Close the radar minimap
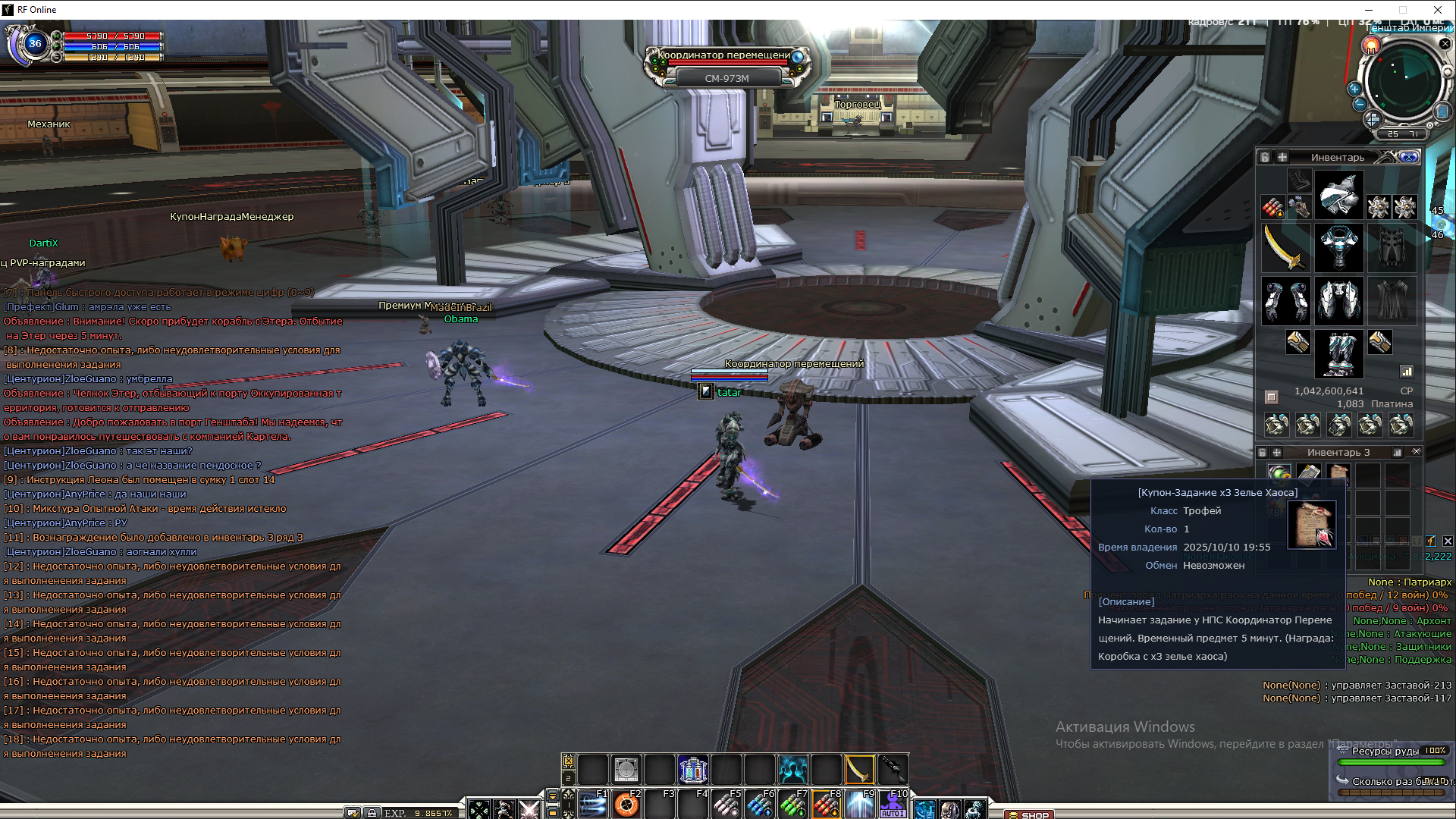 point(1445,44)
